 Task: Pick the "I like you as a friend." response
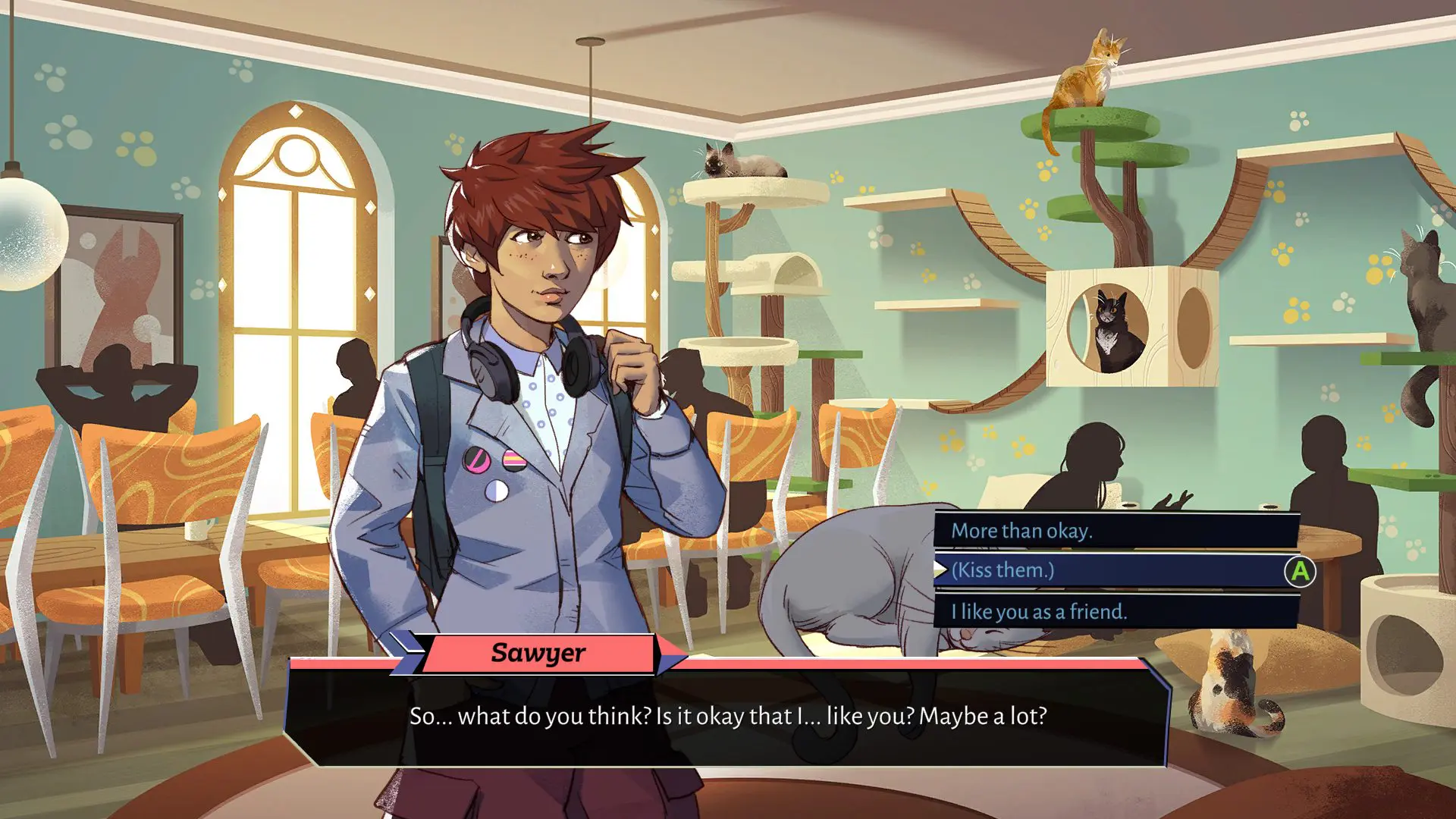(x=1115, y=611)
